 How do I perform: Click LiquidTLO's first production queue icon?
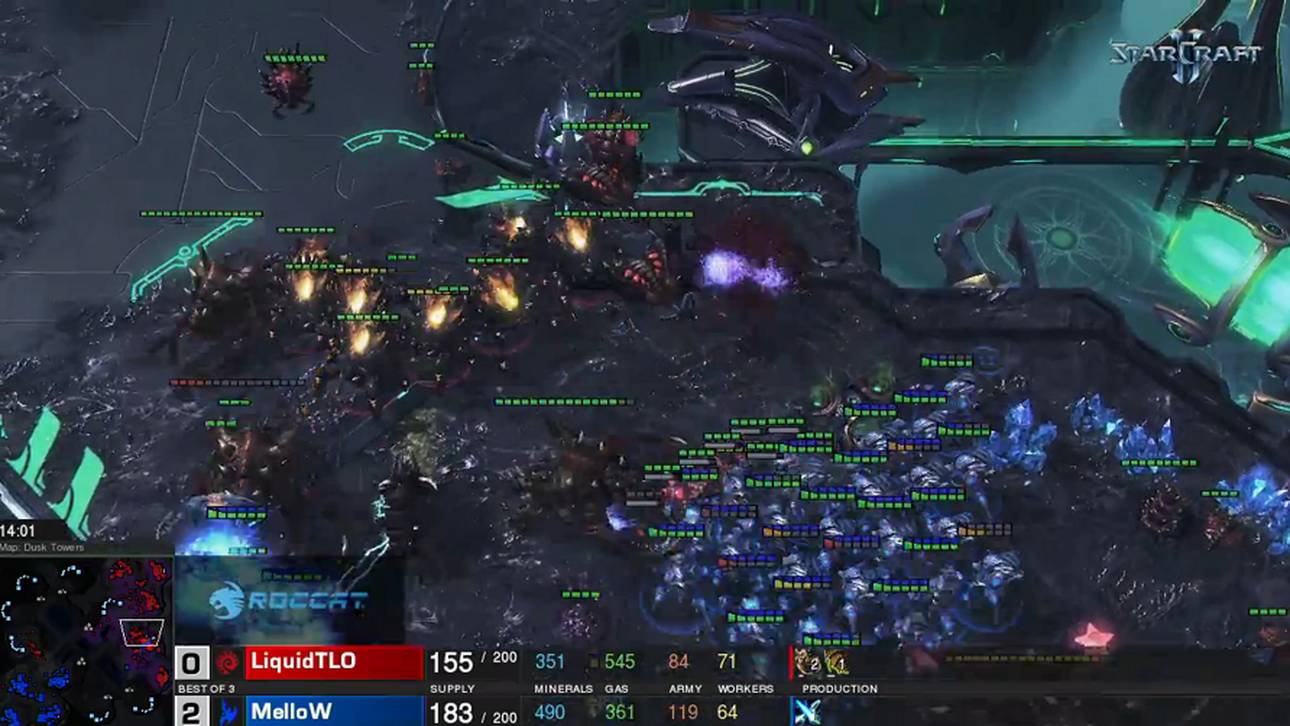[808, 662]
